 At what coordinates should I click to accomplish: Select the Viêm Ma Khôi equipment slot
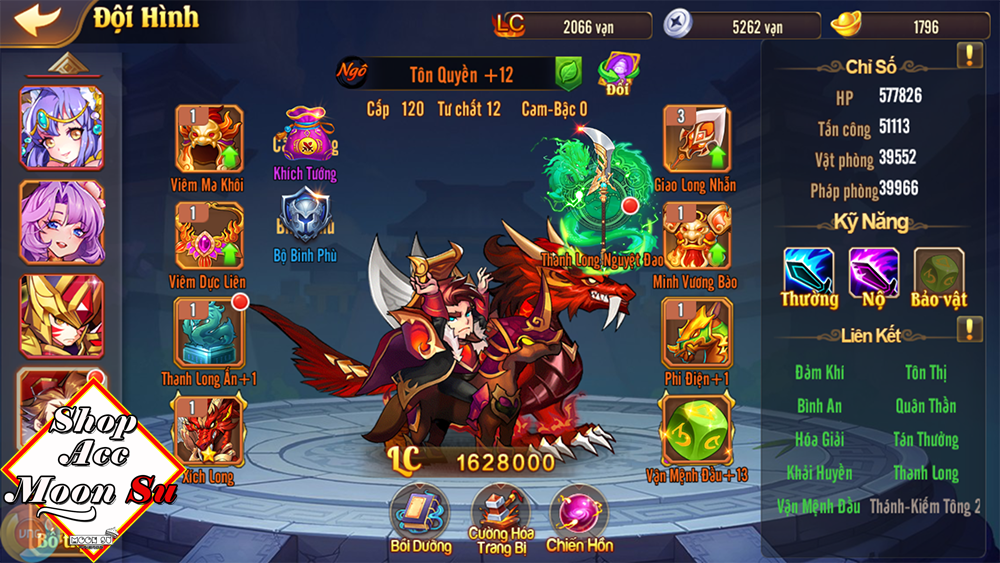[x=208, y=139]
